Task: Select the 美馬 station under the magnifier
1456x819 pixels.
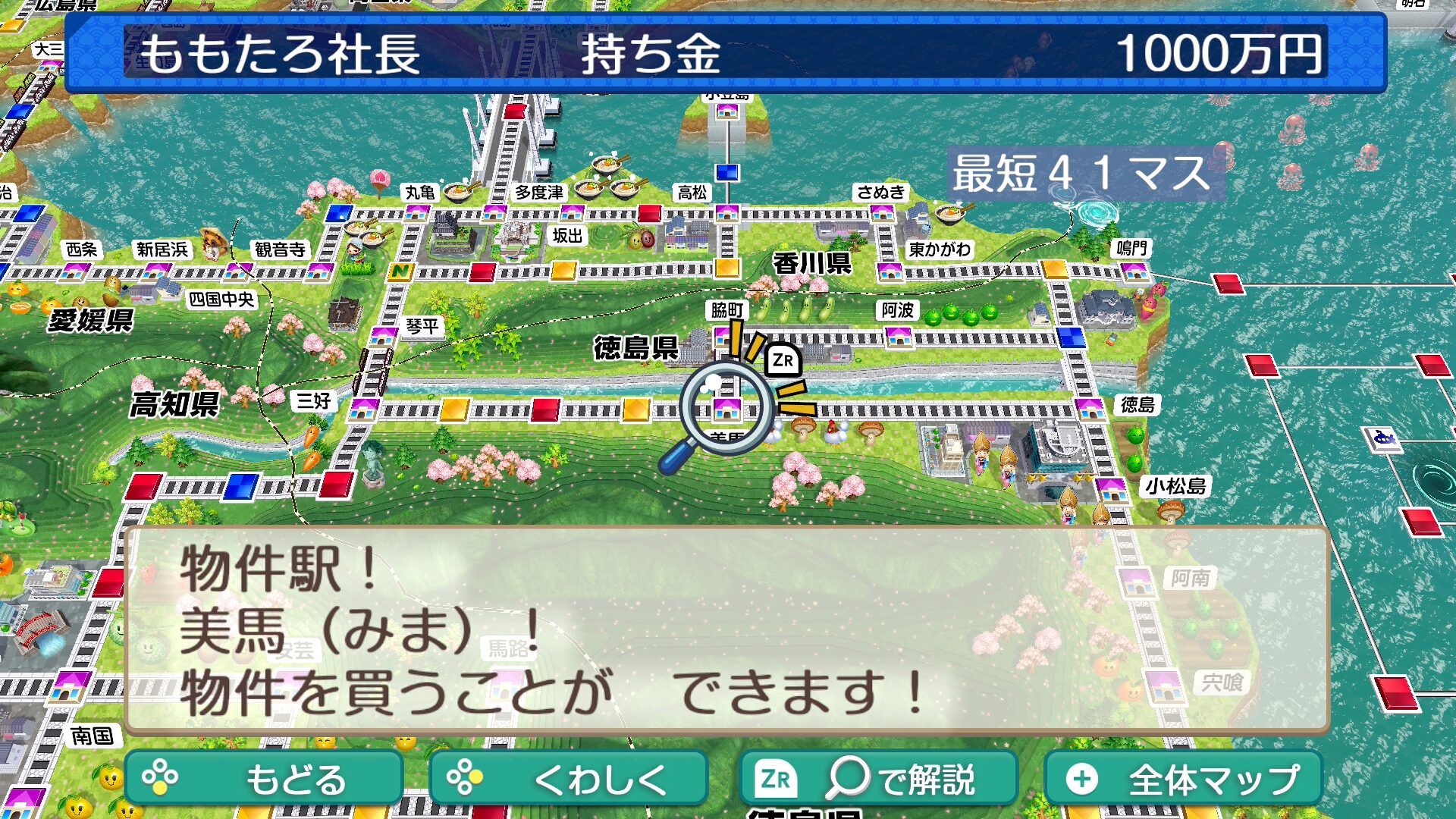Action: coord(726,409)
